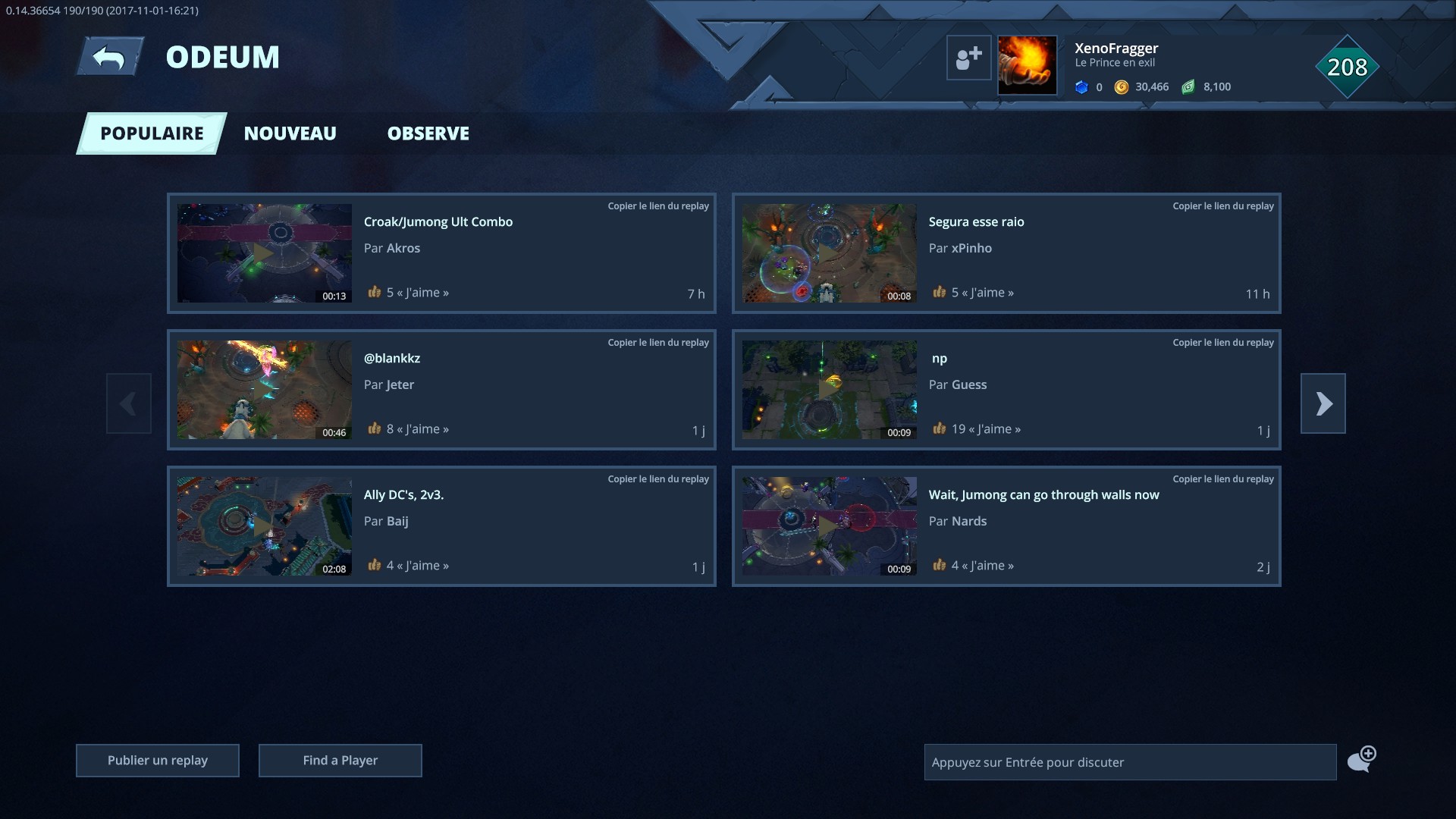Play the Ally DC's 2v3 replay thumbnail
Viewport: 1456px width, 819px height.
point(265,526)
